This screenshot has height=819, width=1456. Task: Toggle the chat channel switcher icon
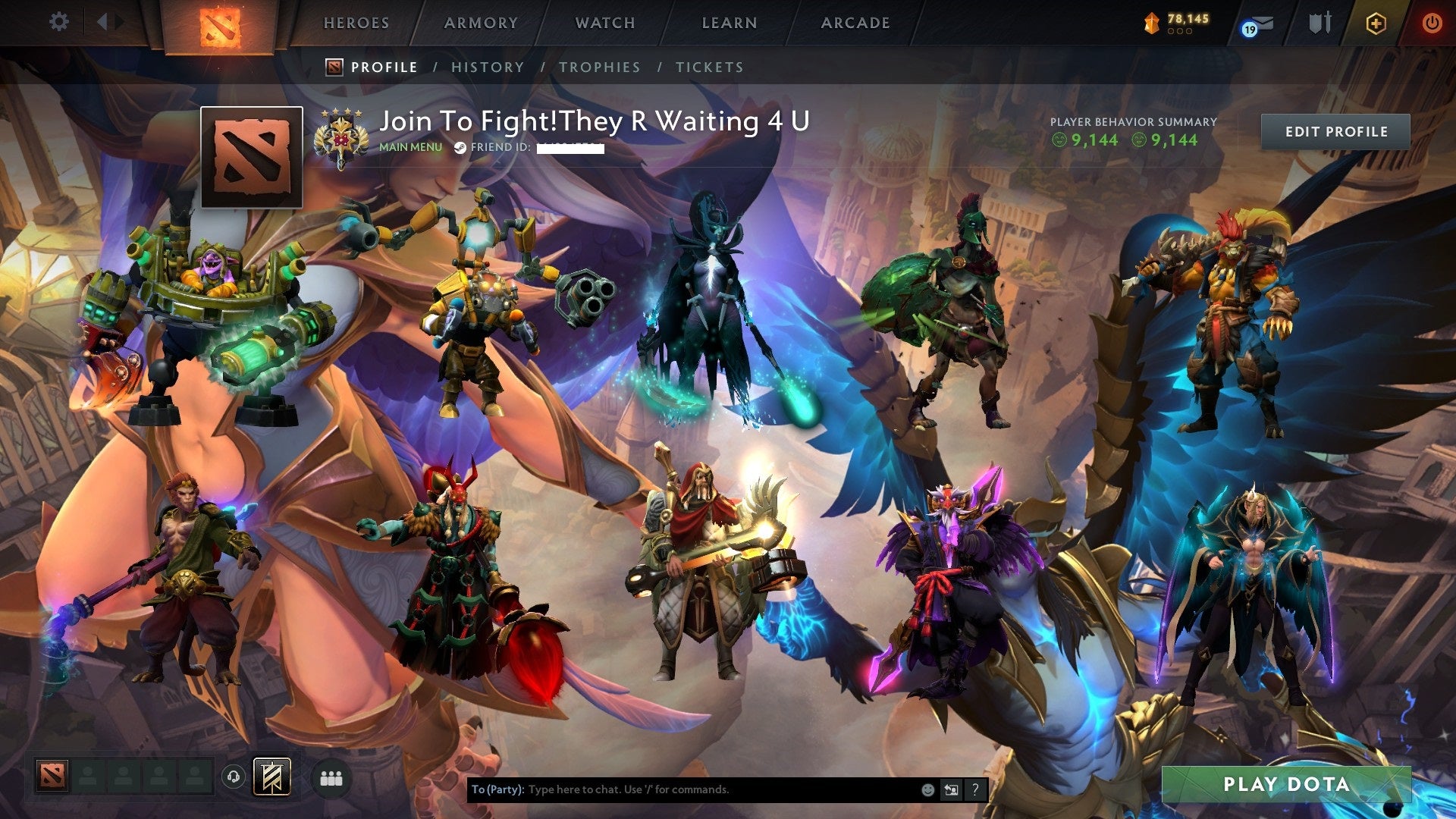[950, 789]
